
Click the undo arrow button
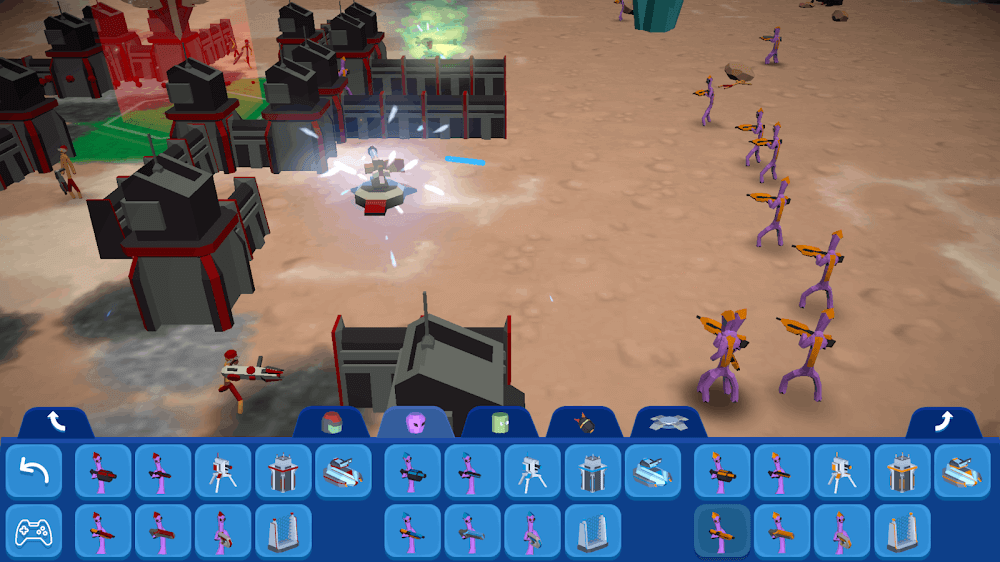[33, 472]
